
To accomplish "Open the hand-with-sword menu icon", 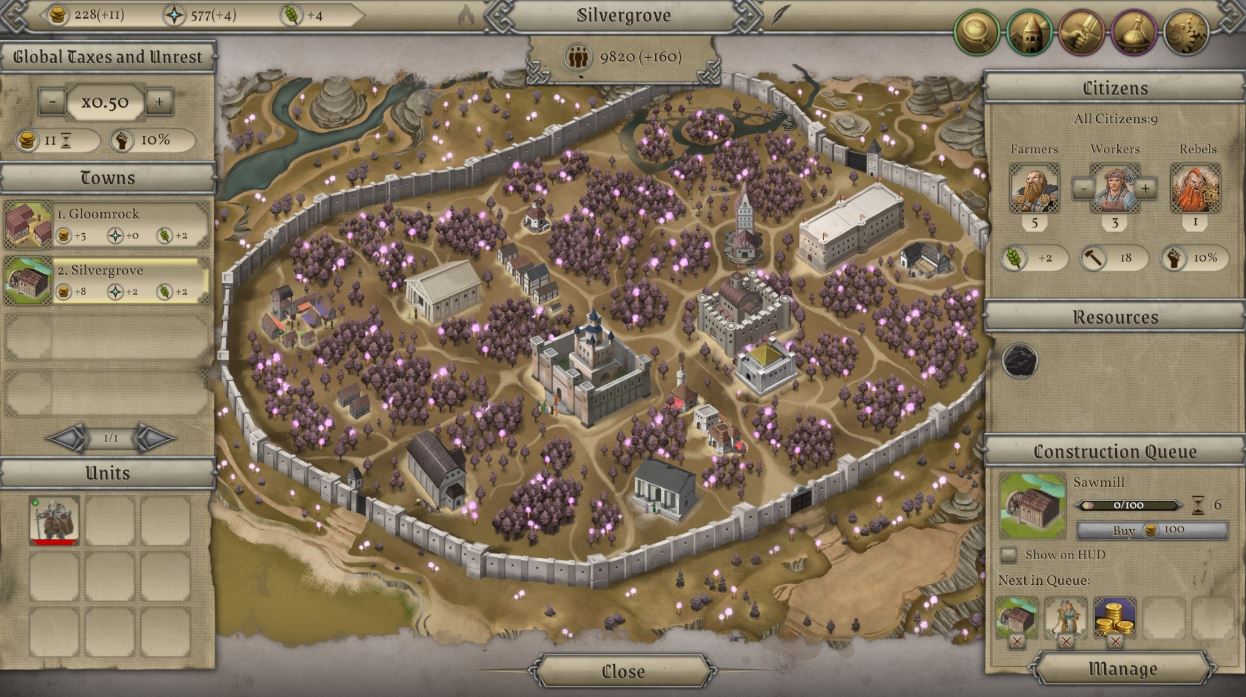I will point(1082,33).
